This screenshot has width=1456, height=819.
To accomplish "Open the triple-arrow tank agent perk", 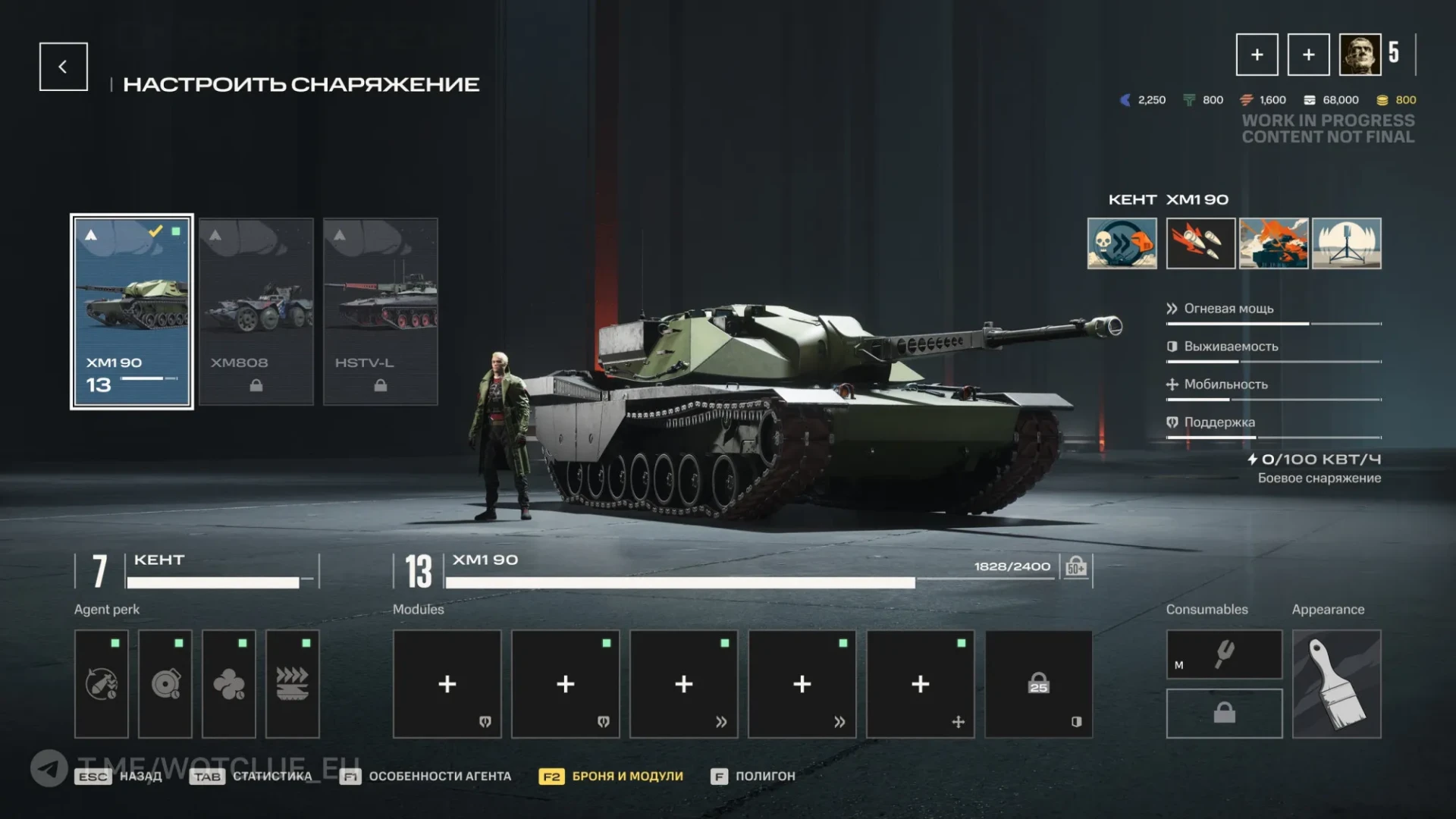I will coord(293,684).
